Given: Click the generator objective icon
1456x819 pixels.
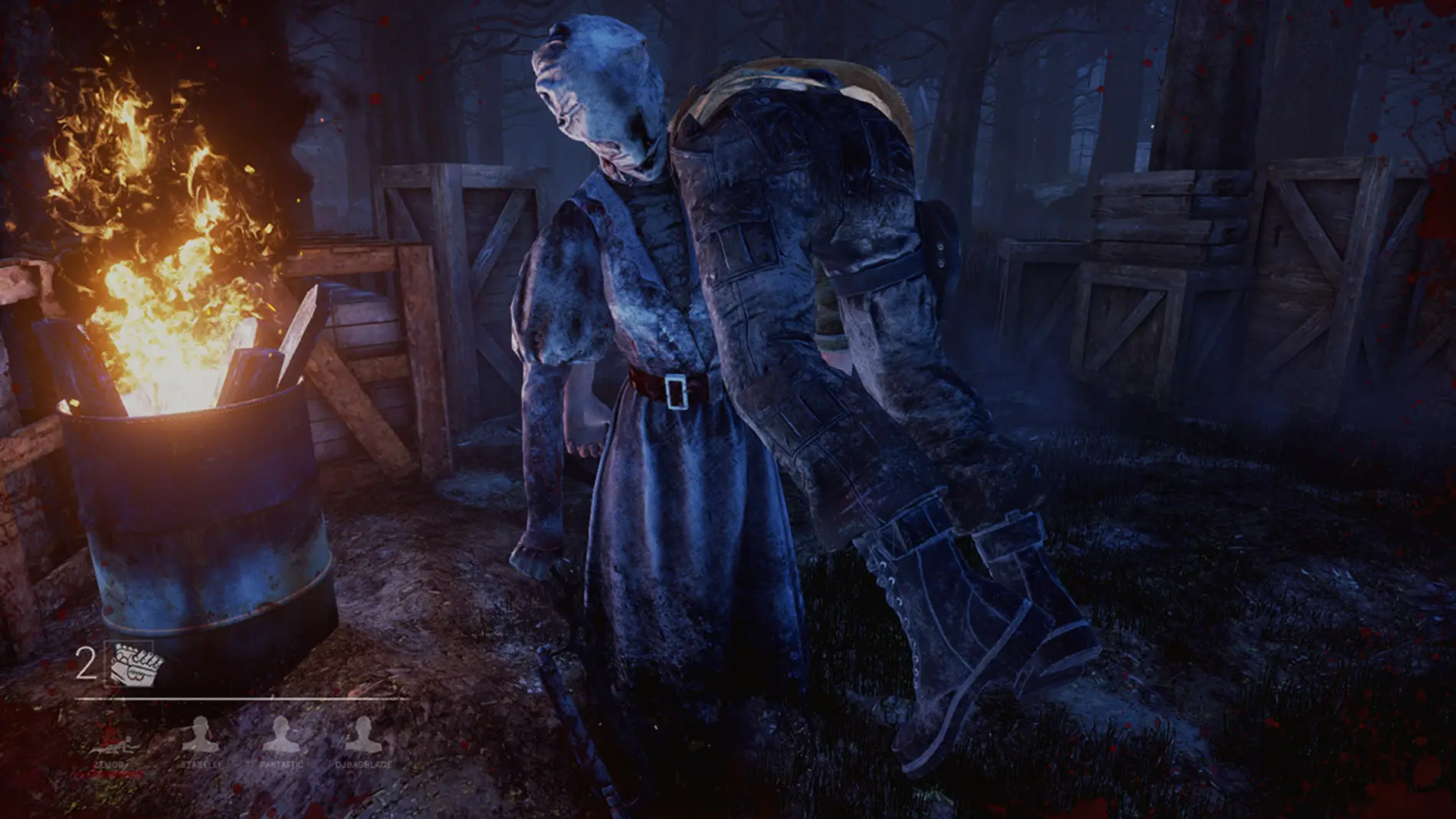Looking at the screenshot, I should (135, 663).
